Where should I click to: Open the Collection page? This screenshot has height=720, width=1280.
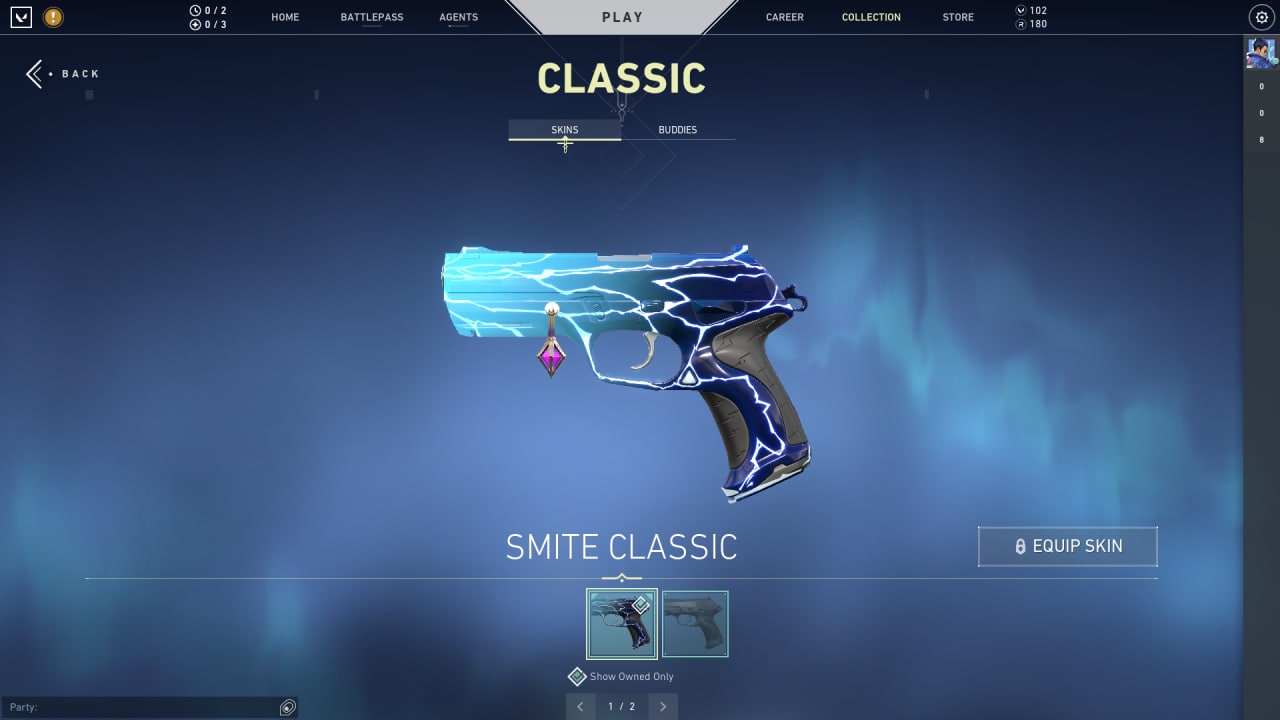tap(871, 17)
